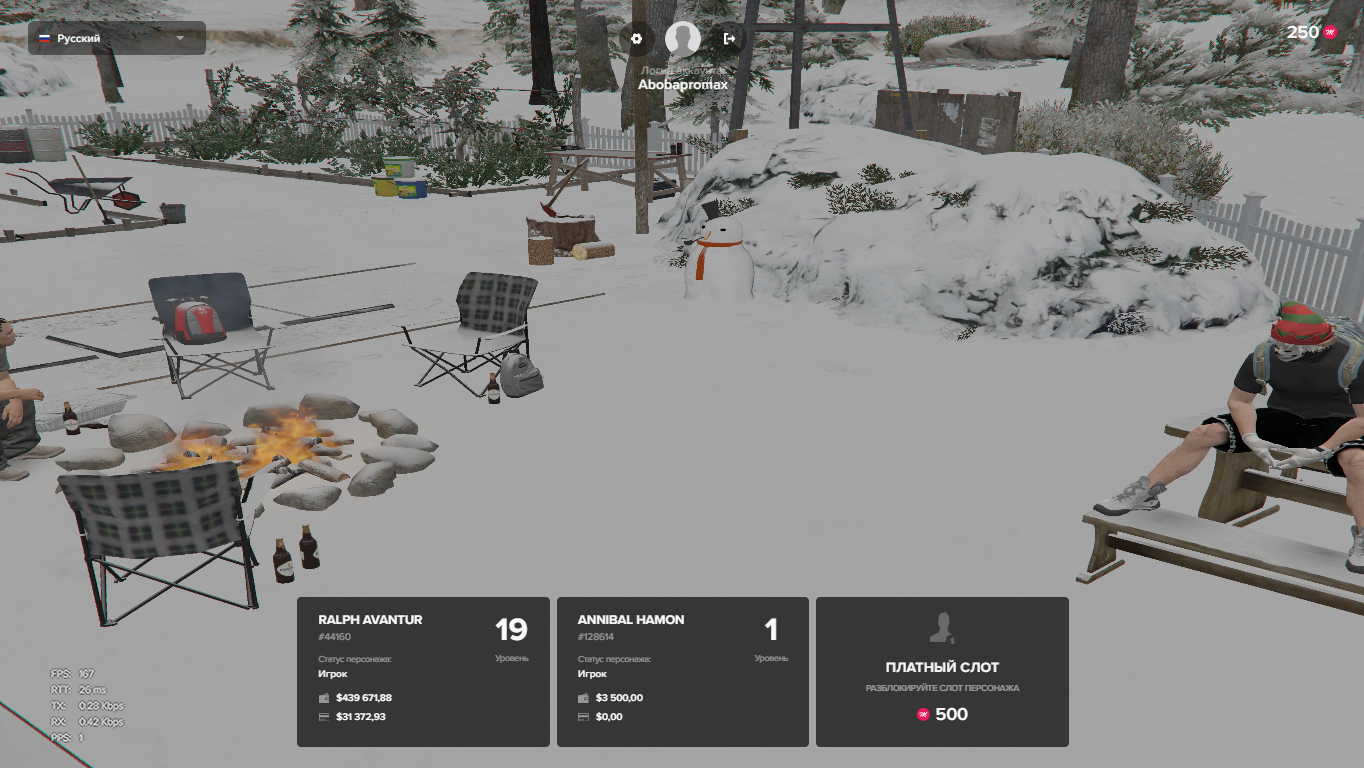Click the account avatar icon
The height and width of the screenshot is (768, 1364).
coord(683,39)
